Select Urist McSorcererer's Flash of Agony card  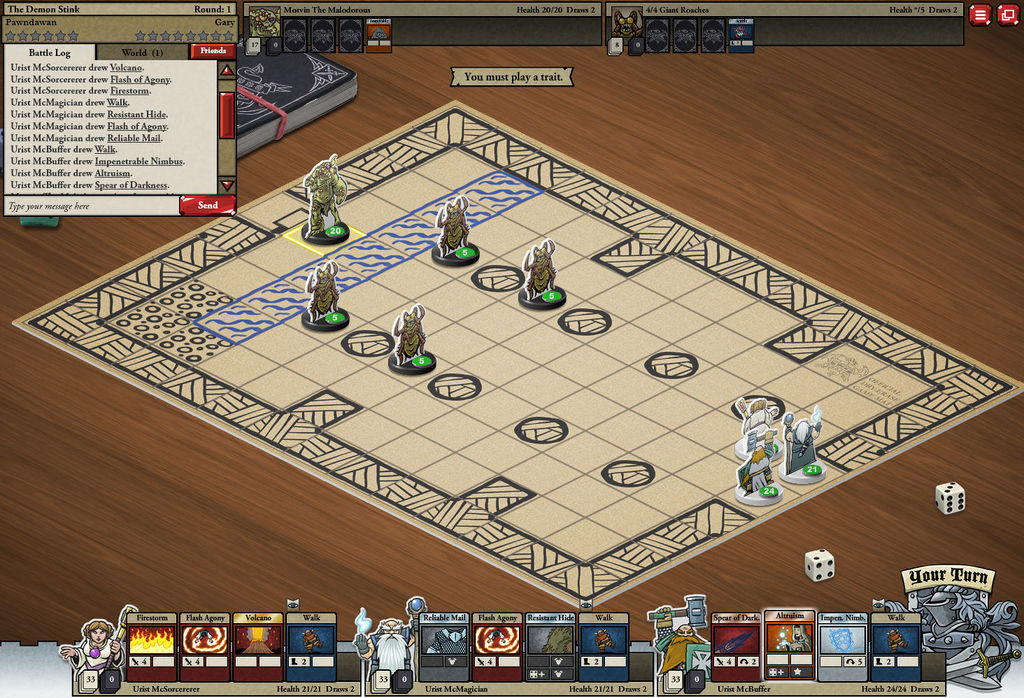click(x=205, y=647)
